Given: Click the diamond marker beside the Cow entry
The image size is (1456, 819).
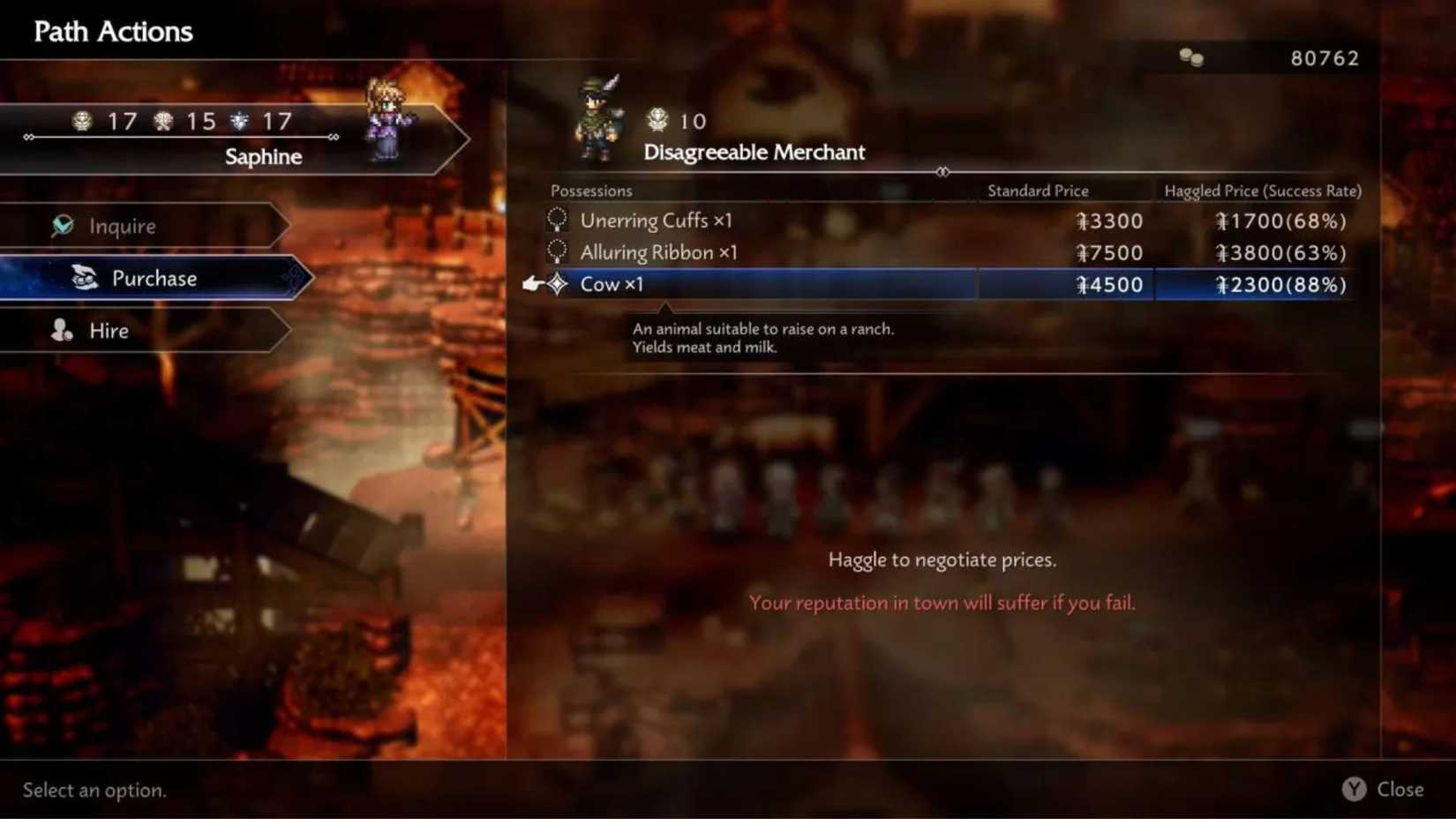Looking at the screenshot, I should click(558, 283).
